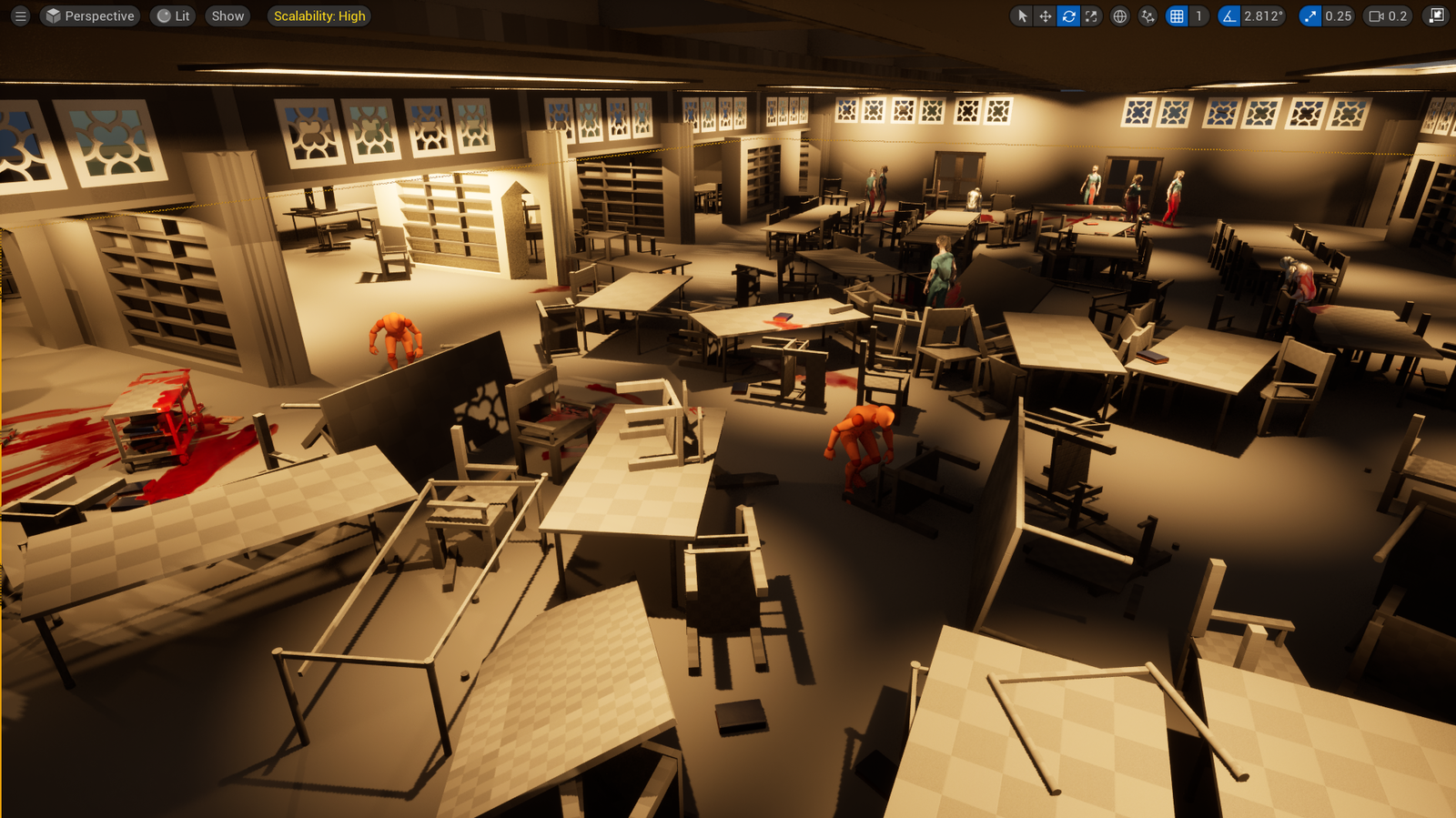The height and width of the screenshot is (818, 1456).
Task: Toggle grid snapping on or off
Action: click(1178, 15)
